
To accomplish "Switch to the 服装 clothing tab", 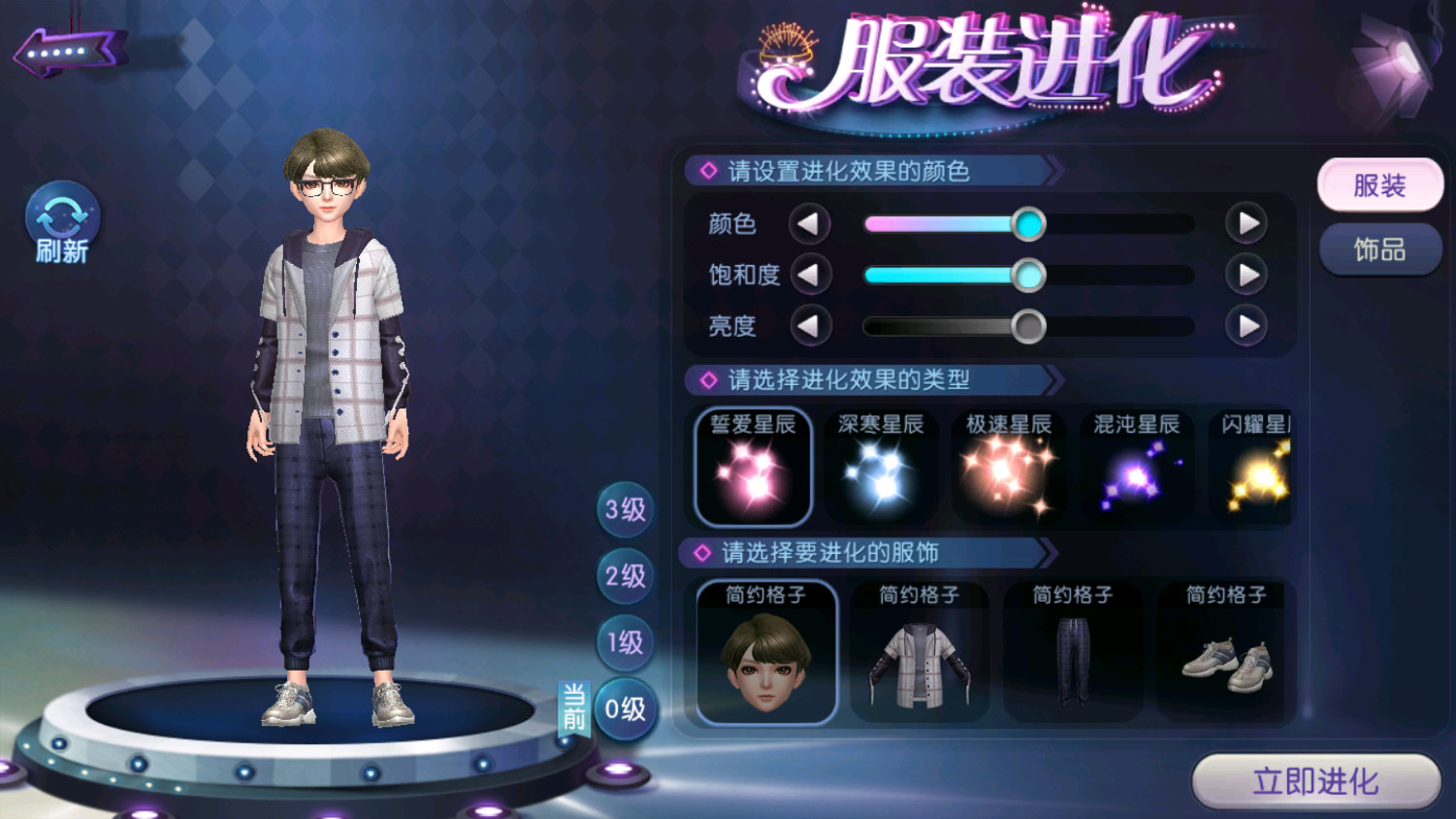I will pyautogui.click(x=1379, y=185).
